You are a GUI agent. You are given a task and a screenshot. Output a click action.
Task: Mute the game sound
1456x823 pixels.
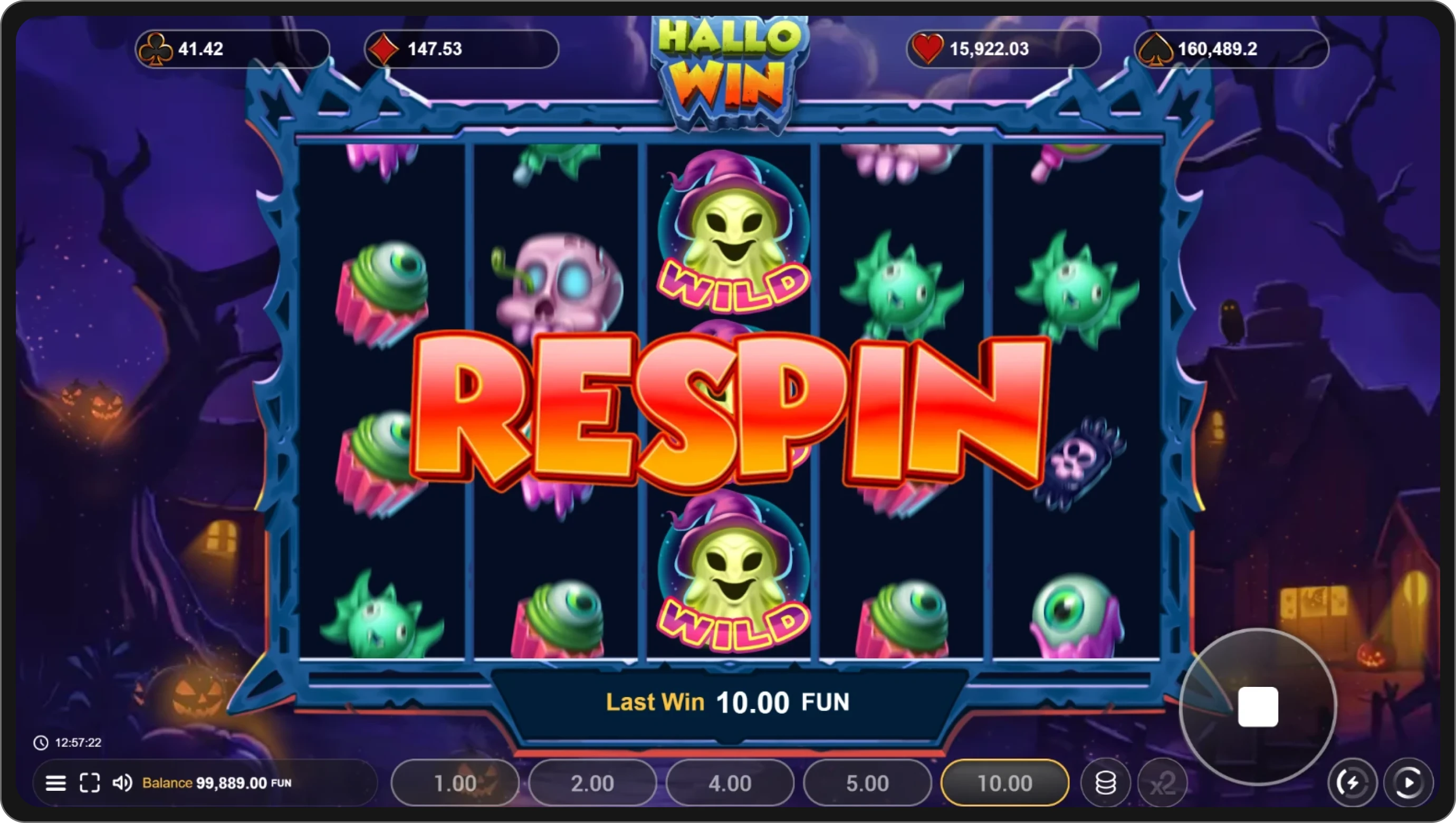pos(122,783)
